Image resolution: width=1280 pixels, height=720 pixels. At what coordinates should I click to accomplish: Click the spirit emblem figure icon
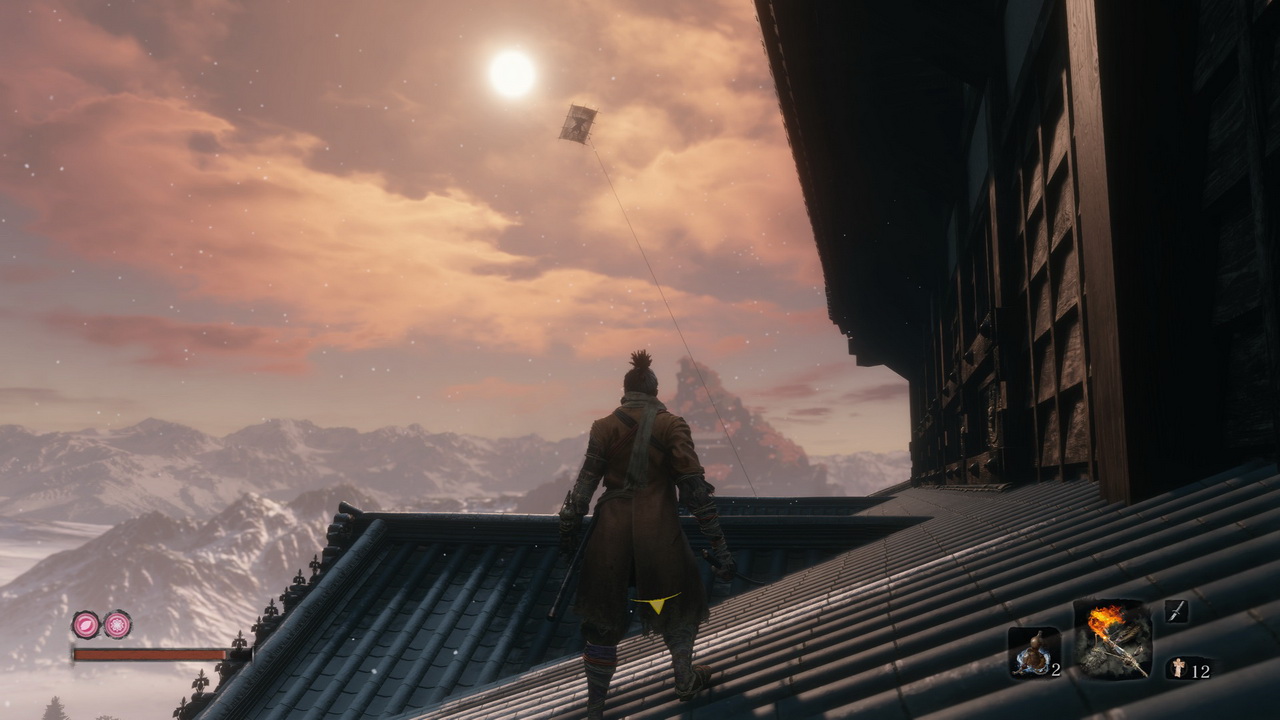pyautogui.click(x=1178, y=668)
